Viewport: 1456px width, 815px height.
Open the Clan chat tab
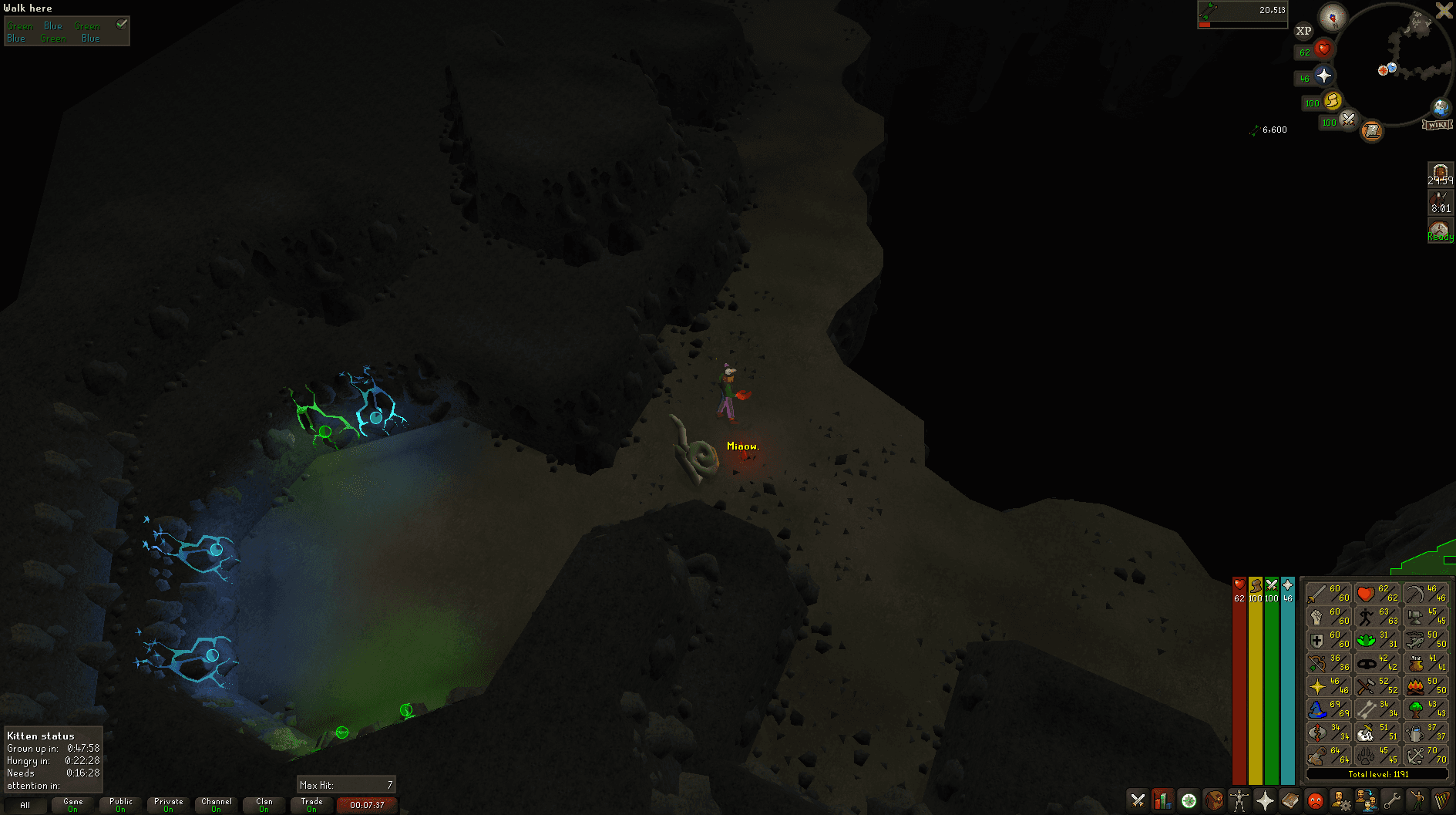pos(264,805)
